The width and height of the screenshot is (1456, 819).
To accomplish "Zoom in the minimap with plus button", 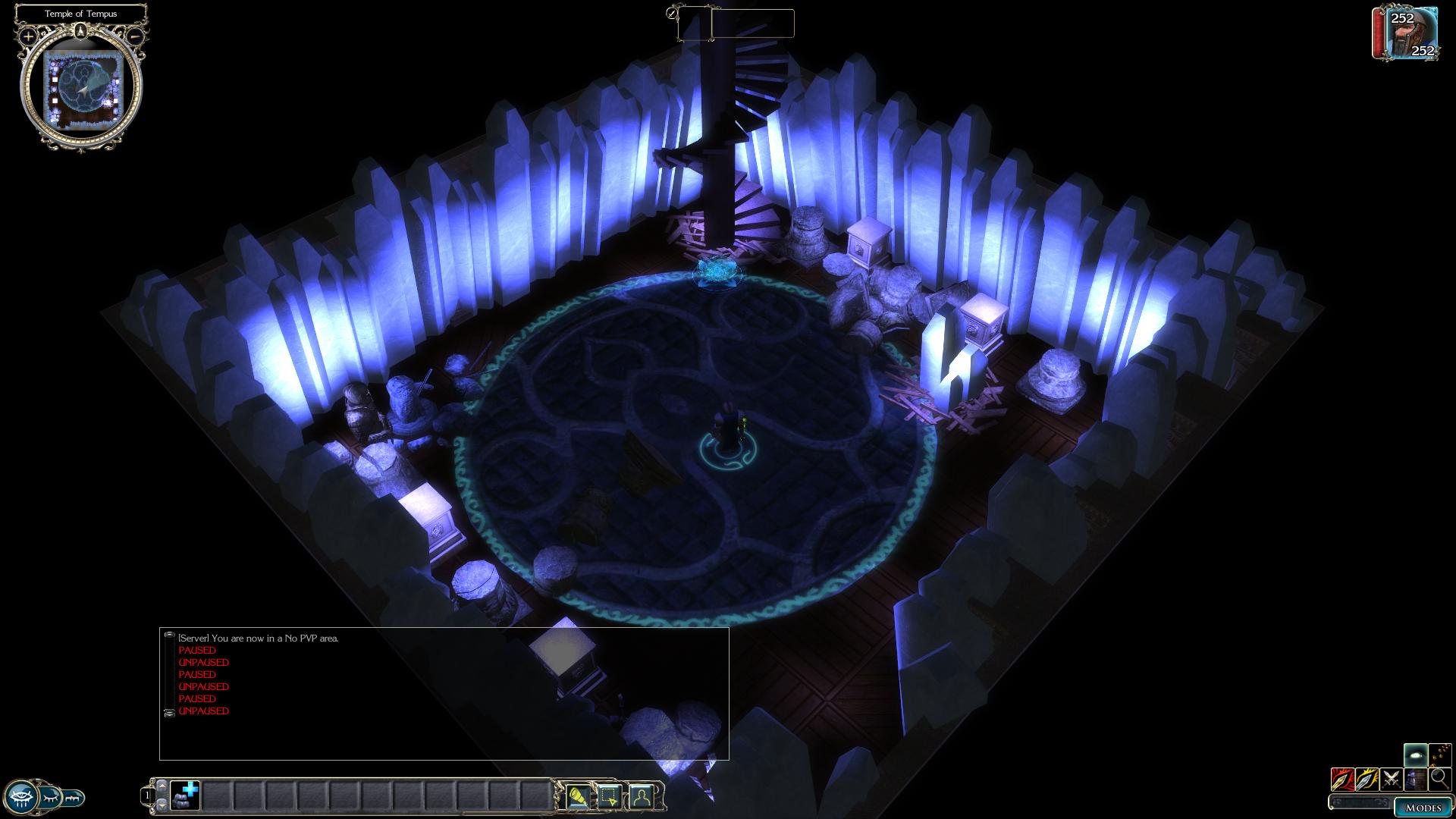I will pos(28,36).
